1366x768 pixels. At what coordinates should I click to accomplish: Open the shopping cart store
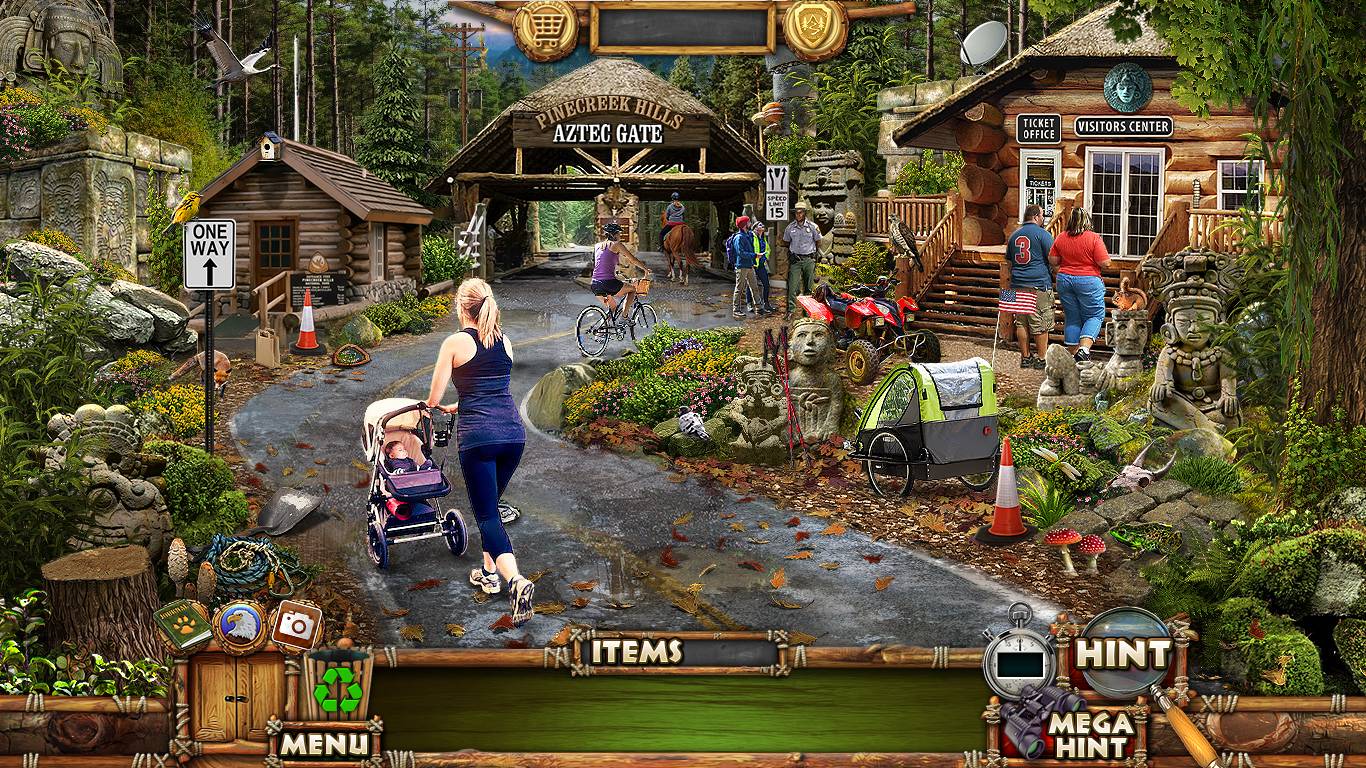[x=546, y=27]
